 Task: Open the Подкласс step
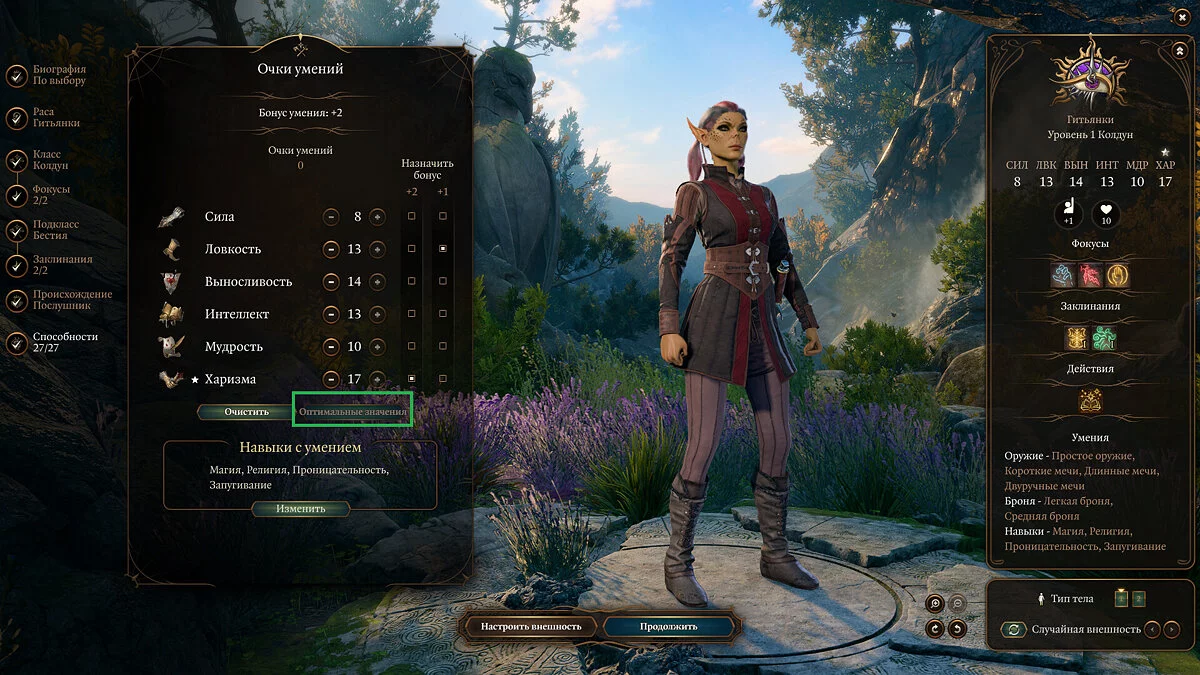17,230
